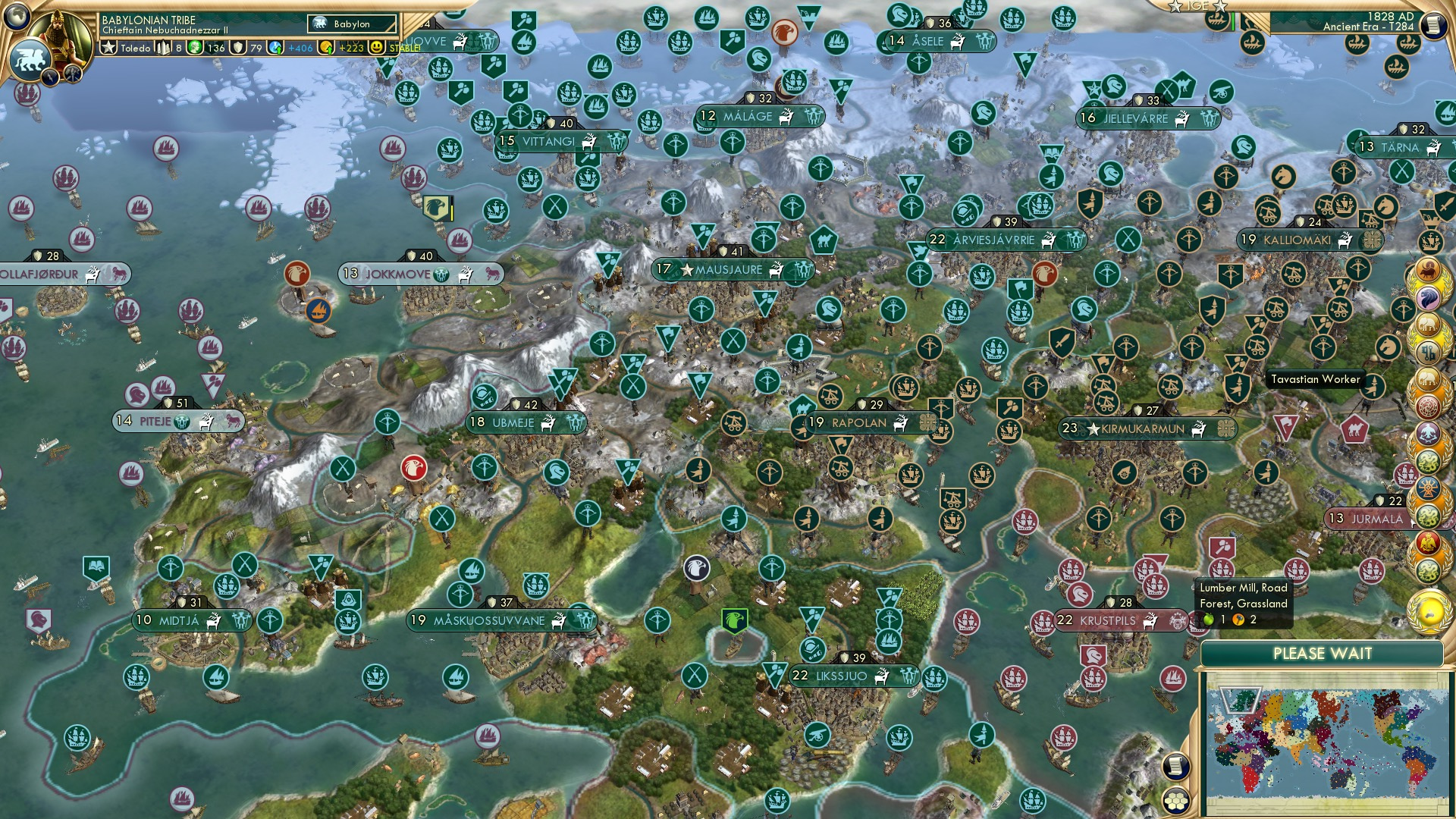
Task: Open the globe strategic view toggle
Action: click(x=17, y=17)
